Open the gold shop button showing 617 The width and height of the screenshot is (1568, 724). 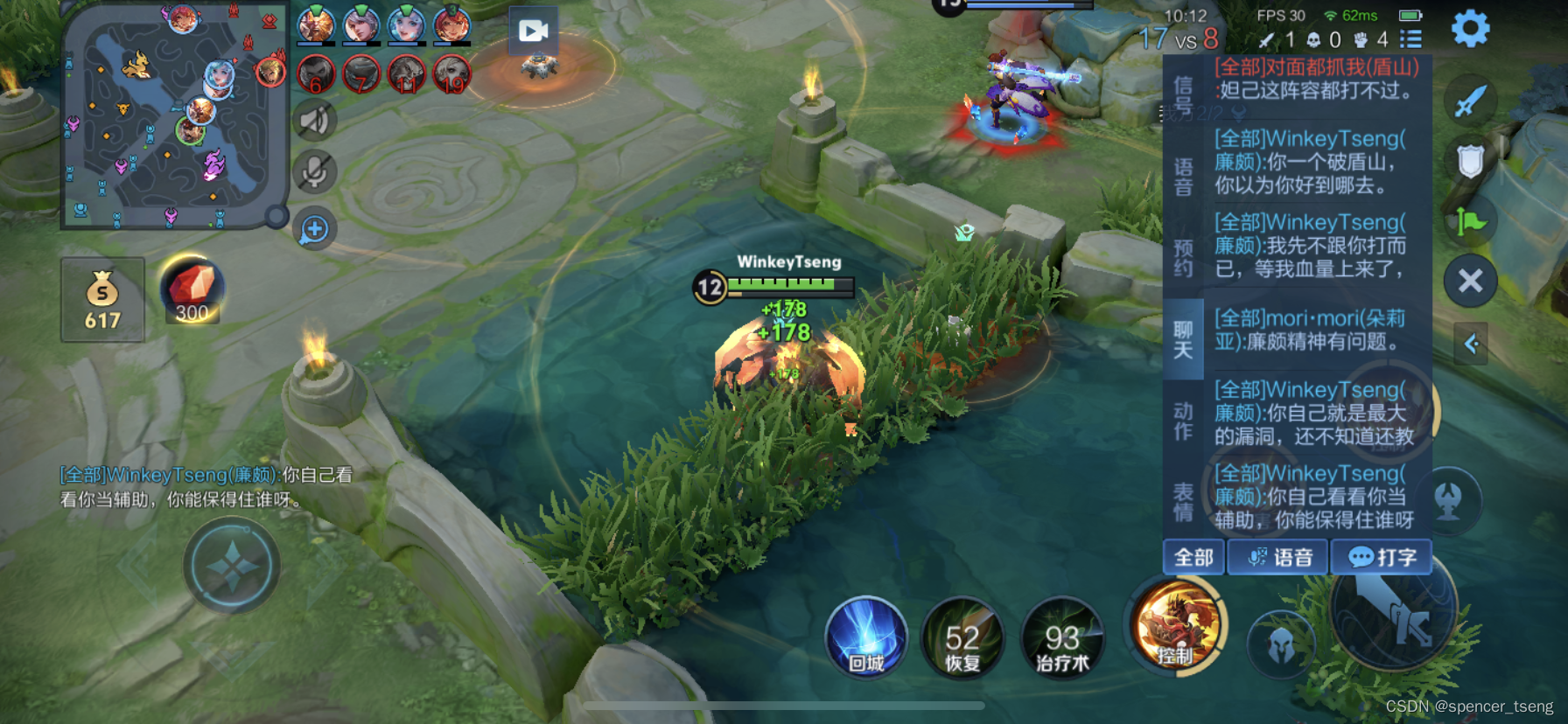[102, 300]
